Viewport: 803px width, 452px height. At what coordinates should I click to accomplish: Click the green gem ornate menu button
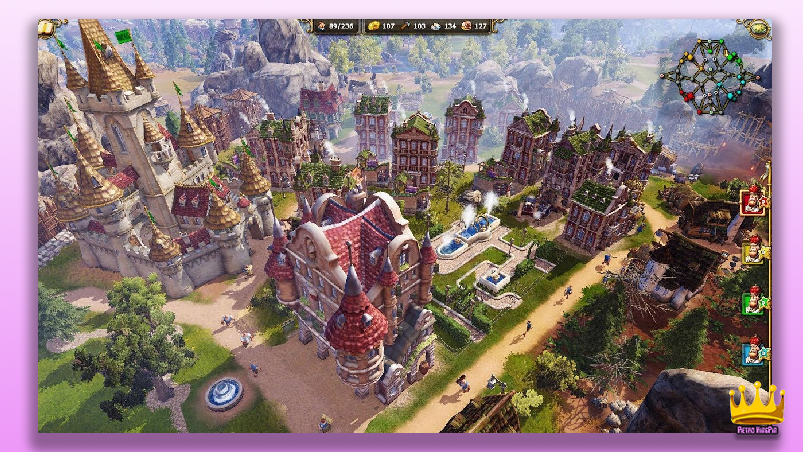coord(758,28)
